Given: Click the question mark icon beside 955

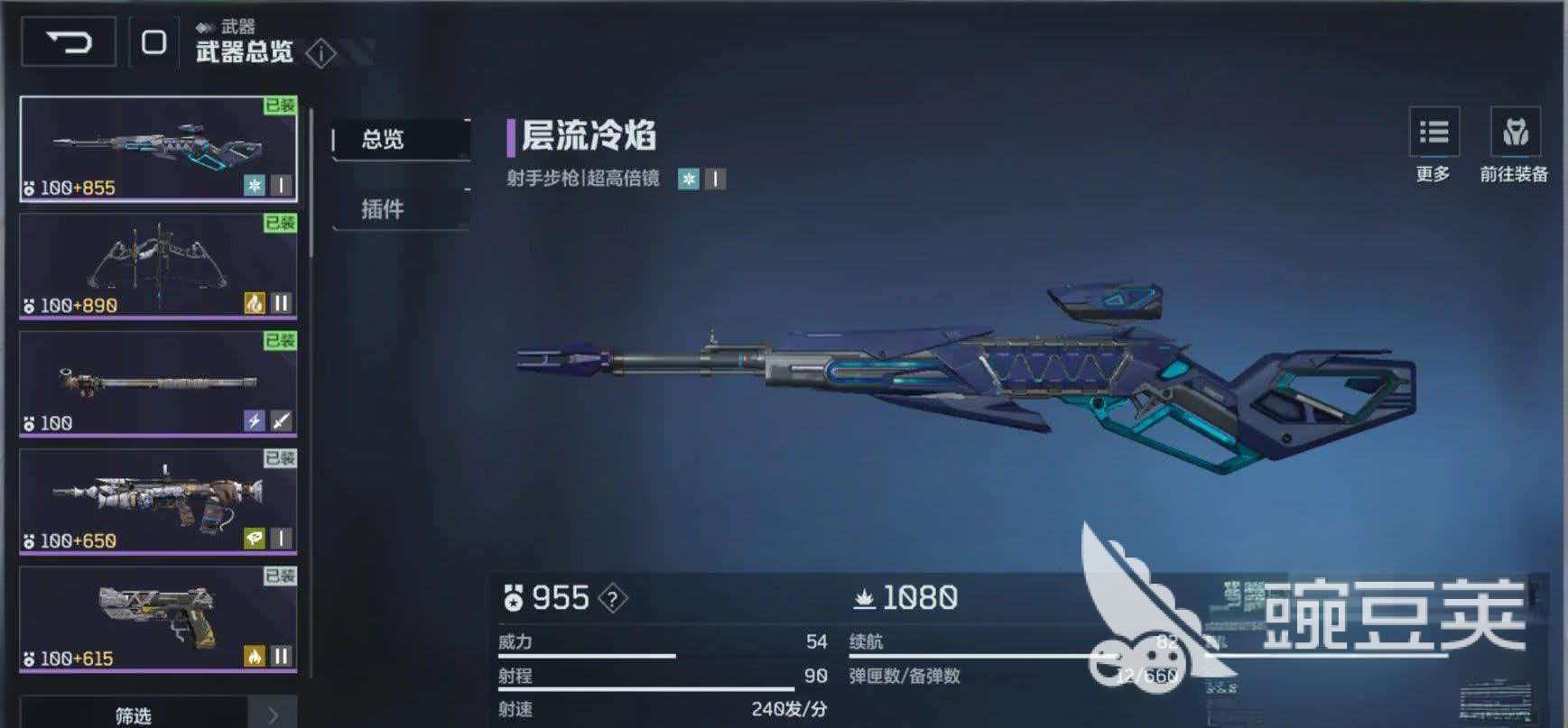Looking at the screenshot, I should (x=612, y=597).
